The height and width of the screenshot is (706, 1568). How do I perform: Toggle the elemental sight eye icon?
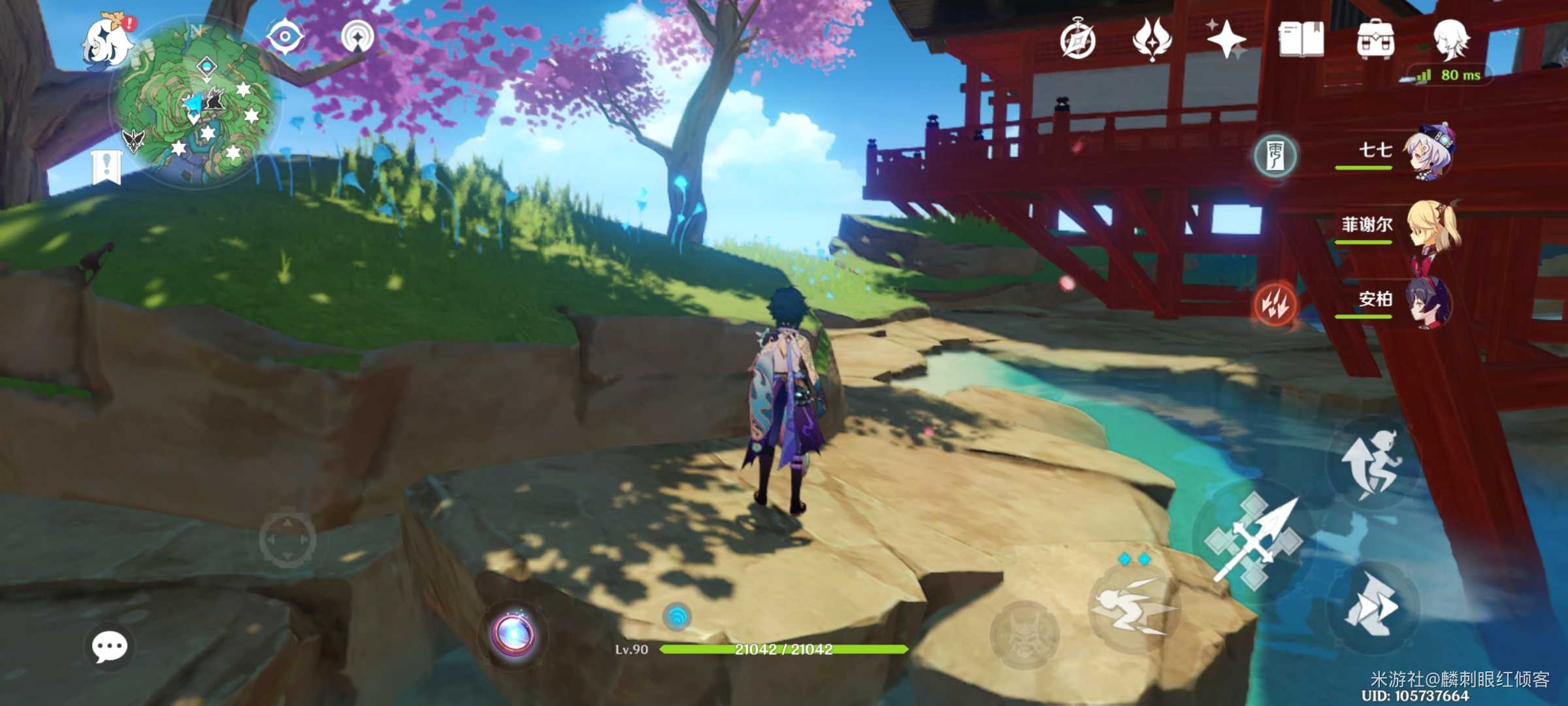pos(285,36)
